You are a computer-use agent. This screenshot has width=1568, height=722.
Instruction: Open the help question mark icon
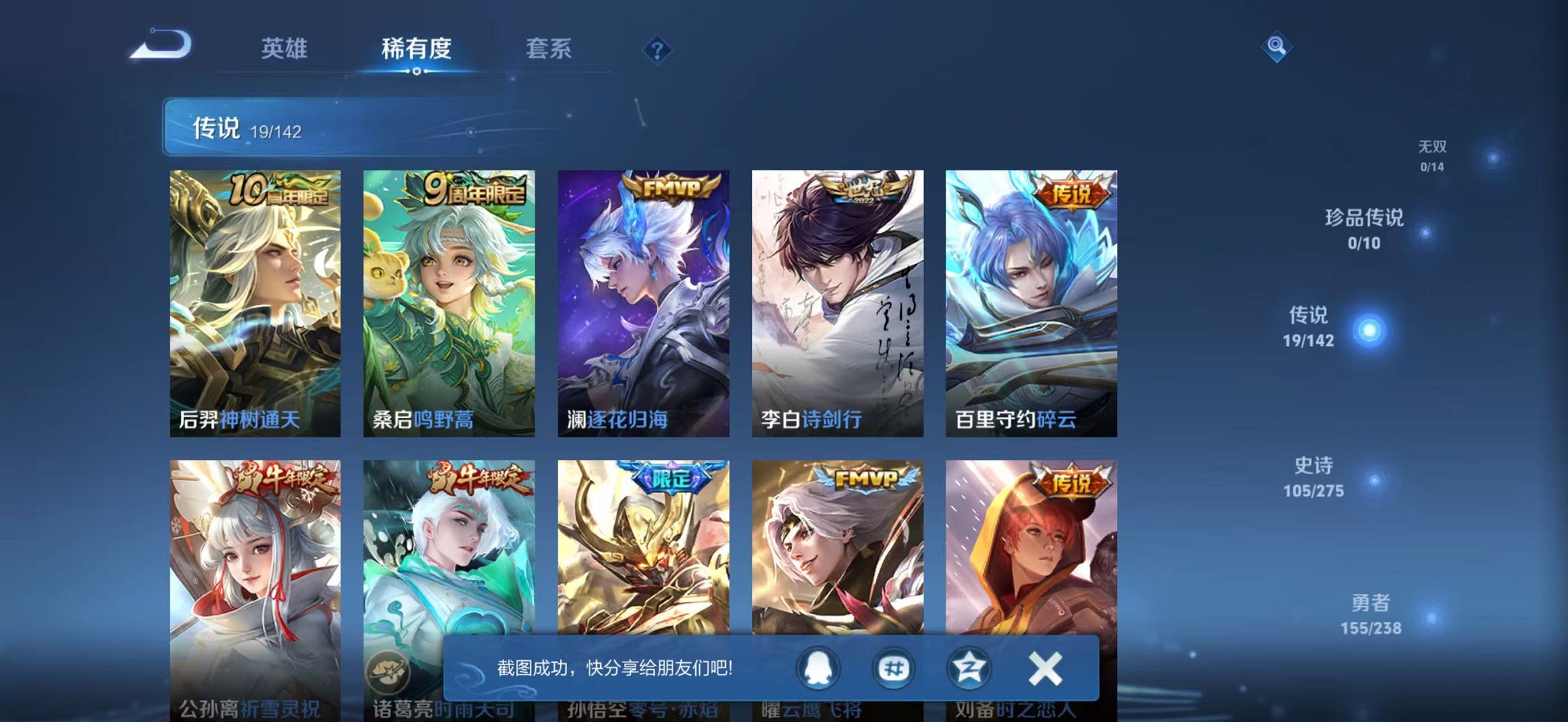click(657, 48)
